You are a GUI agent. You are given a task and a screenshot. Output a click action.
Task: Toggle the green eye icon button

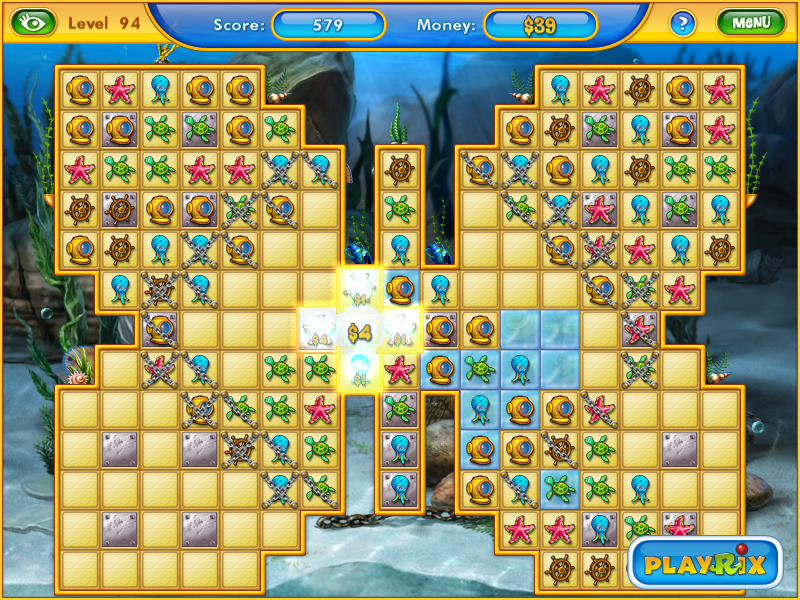(x=33, y=22)
